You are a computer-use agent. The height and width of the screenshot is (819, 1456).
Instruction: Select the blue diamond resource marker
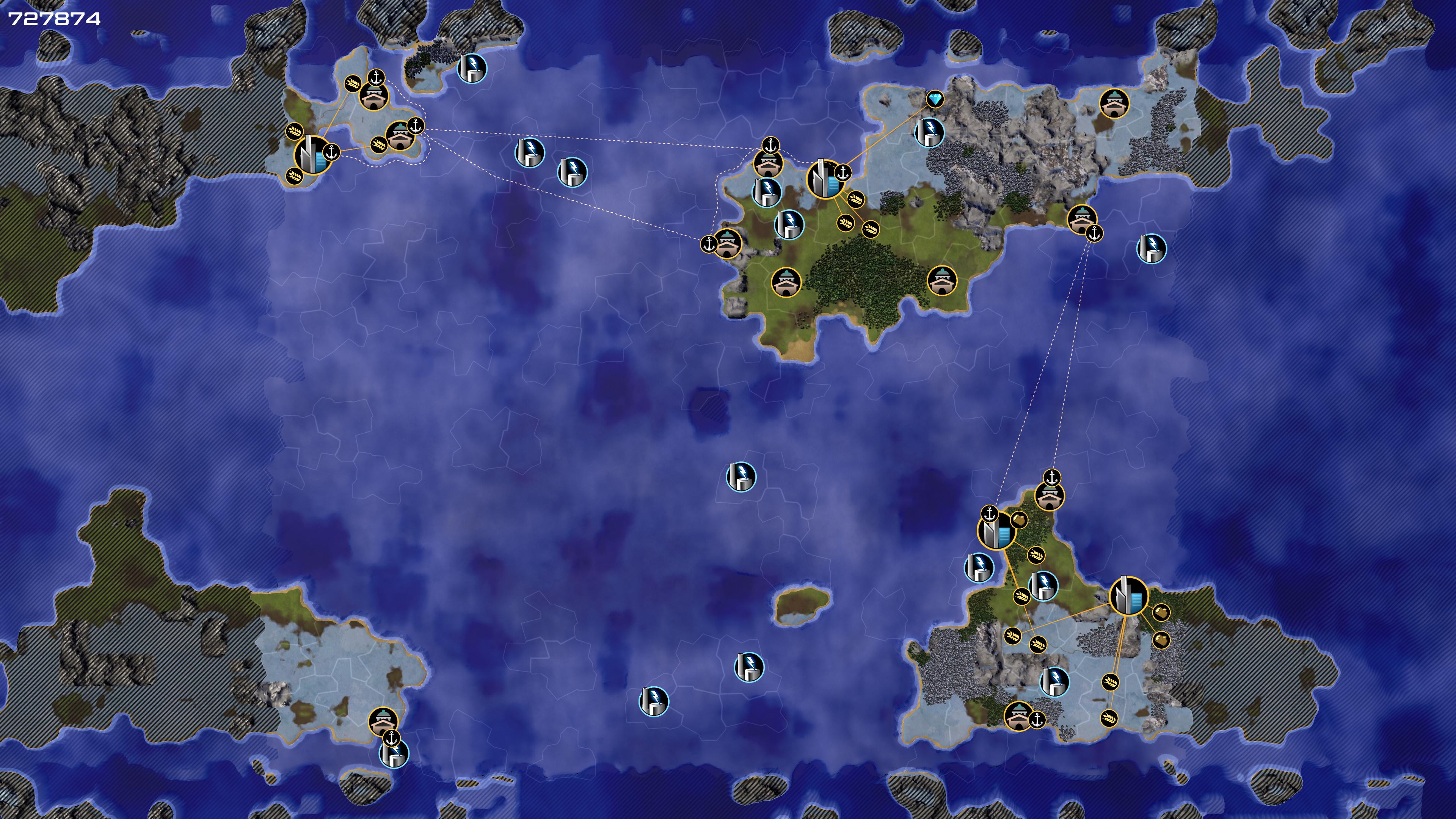tap(935, 99)
